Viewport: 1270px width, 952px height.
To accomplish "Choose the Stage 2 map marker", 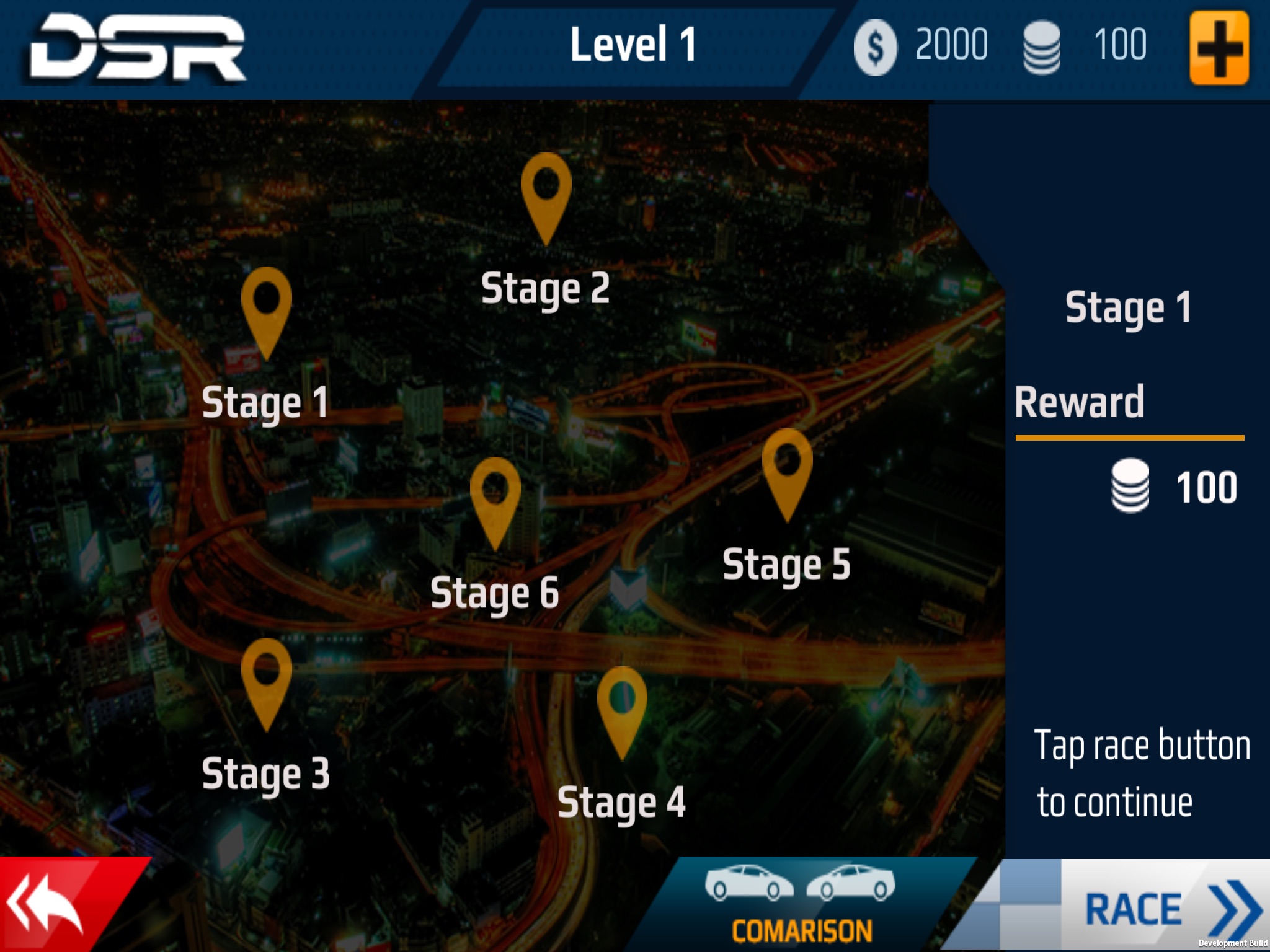I will point(546,193).
